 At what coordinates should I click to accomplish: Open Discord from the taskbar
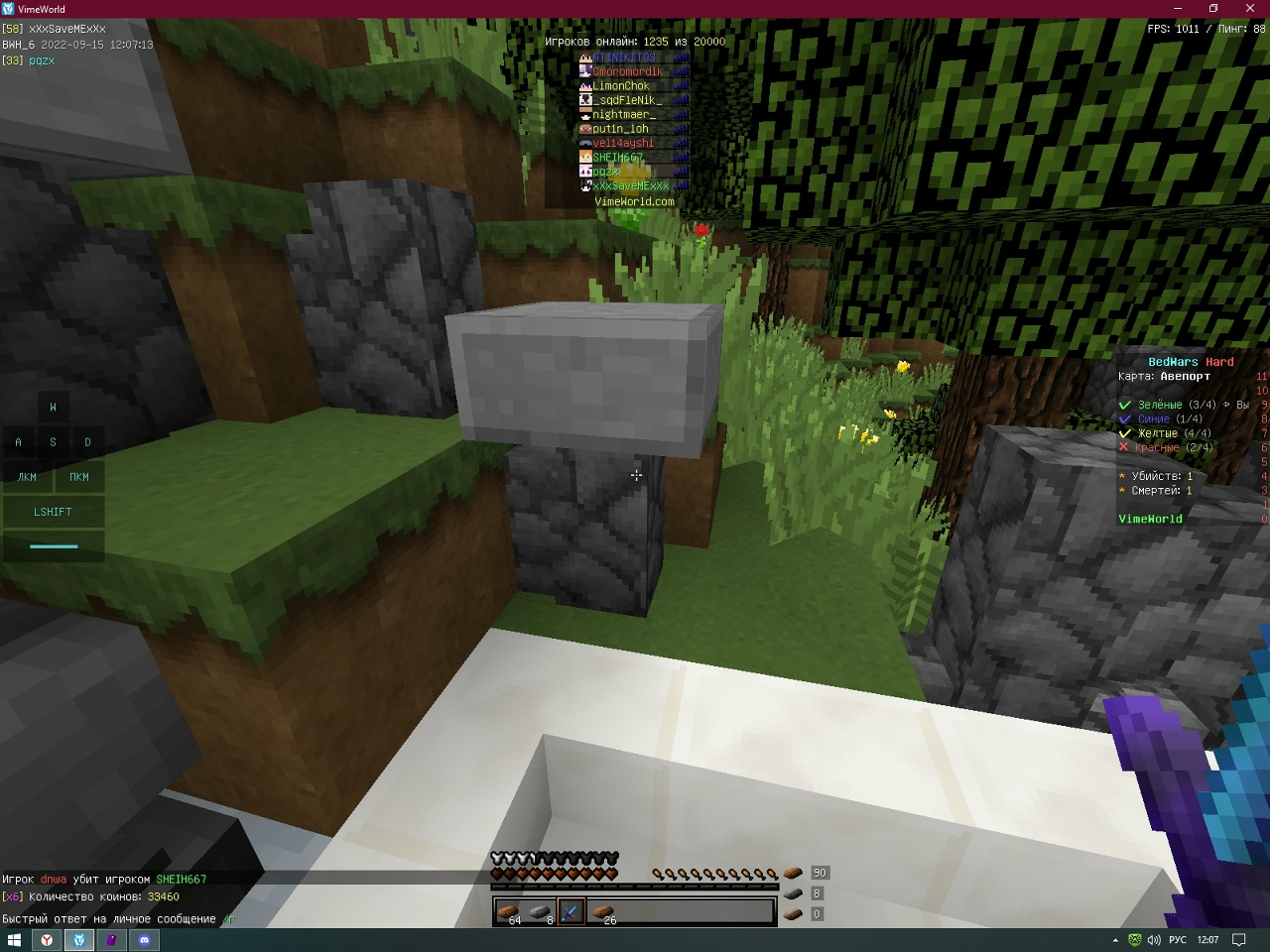[145, 940]
